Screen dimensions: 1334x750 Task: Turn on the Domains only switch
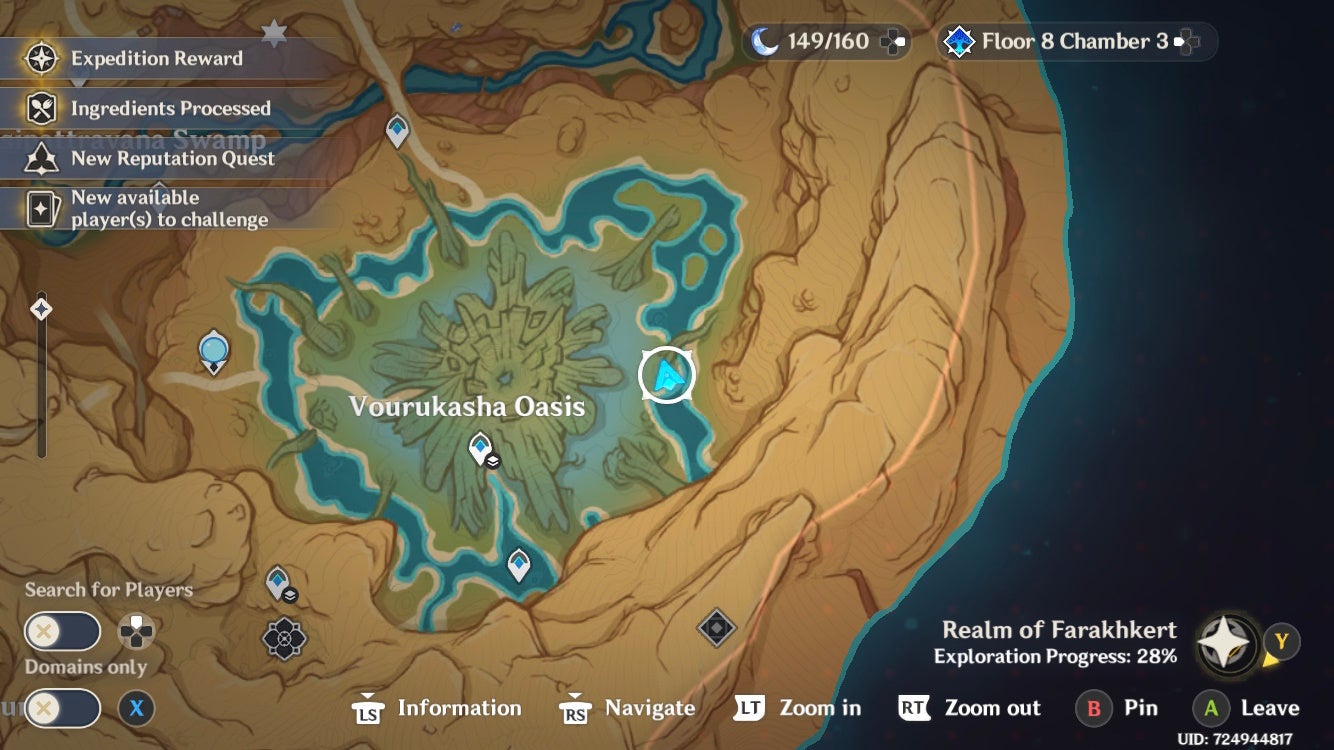tap(62, 708)
